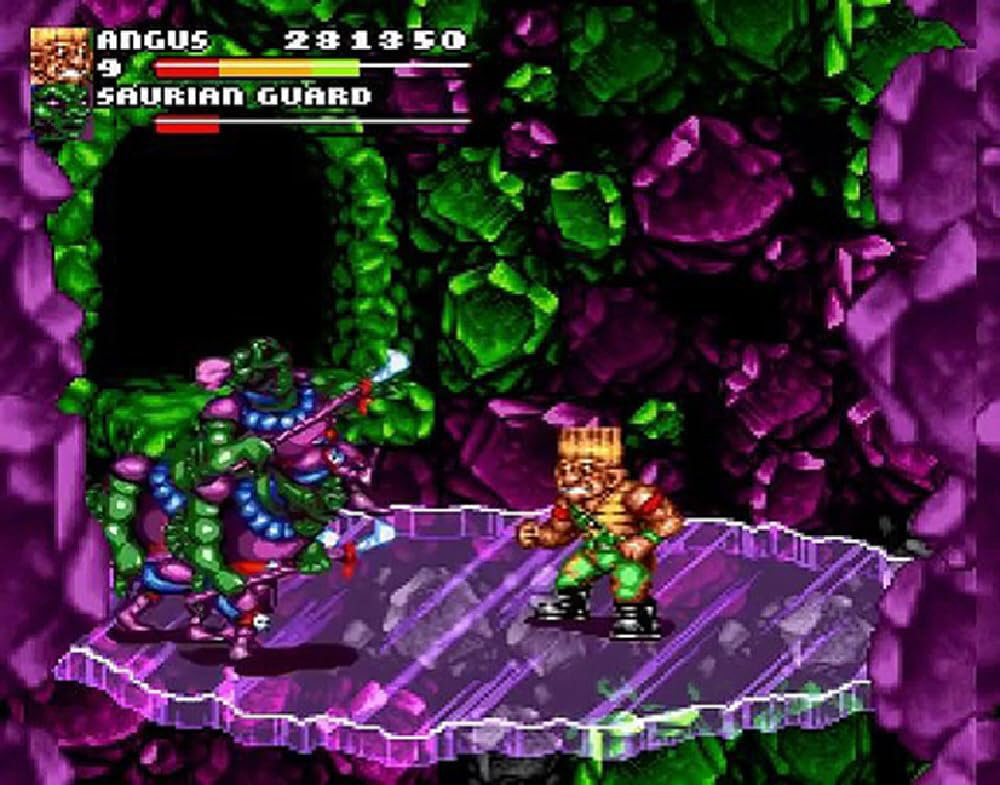Click Angus's player portrait
This screenshot has width=1000, height=785.
click(x=60, y=56)
